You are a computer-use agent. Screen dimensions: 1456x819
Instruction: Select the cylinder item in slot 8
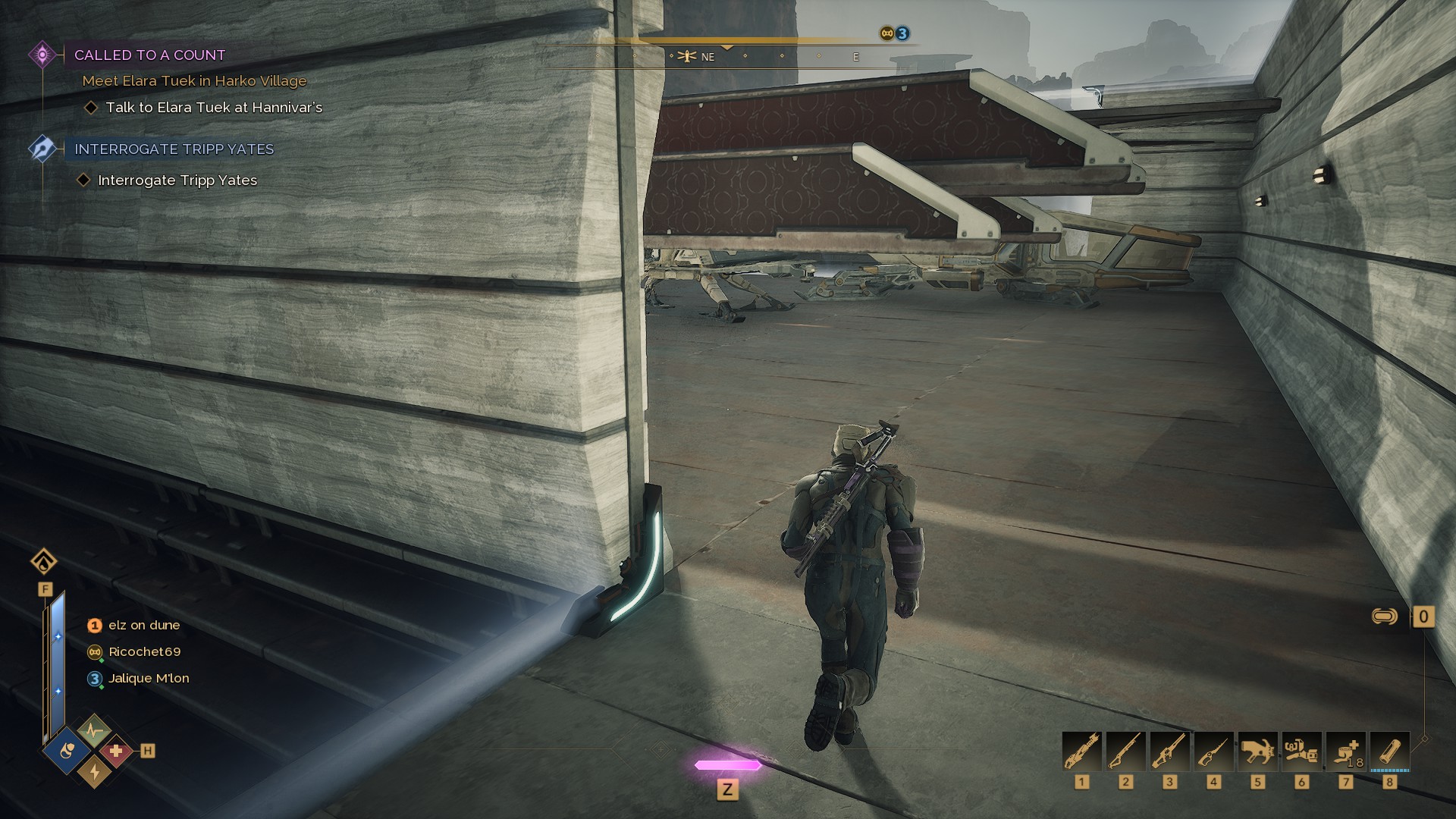point(1389,752)
